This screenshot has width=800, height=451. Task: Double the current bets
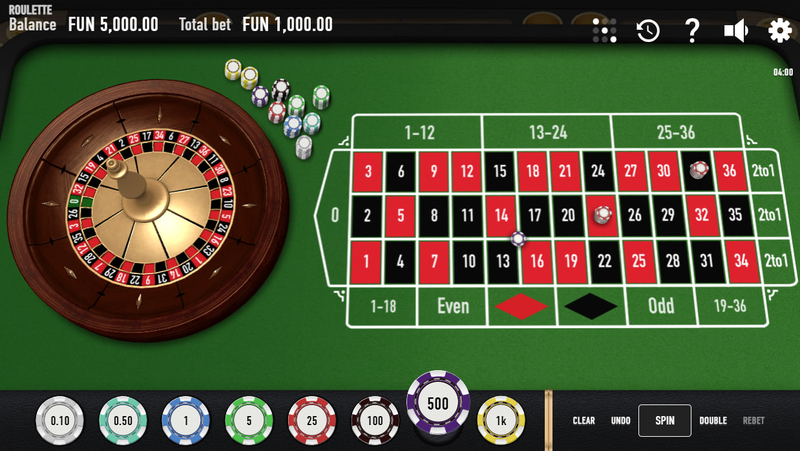712,421
